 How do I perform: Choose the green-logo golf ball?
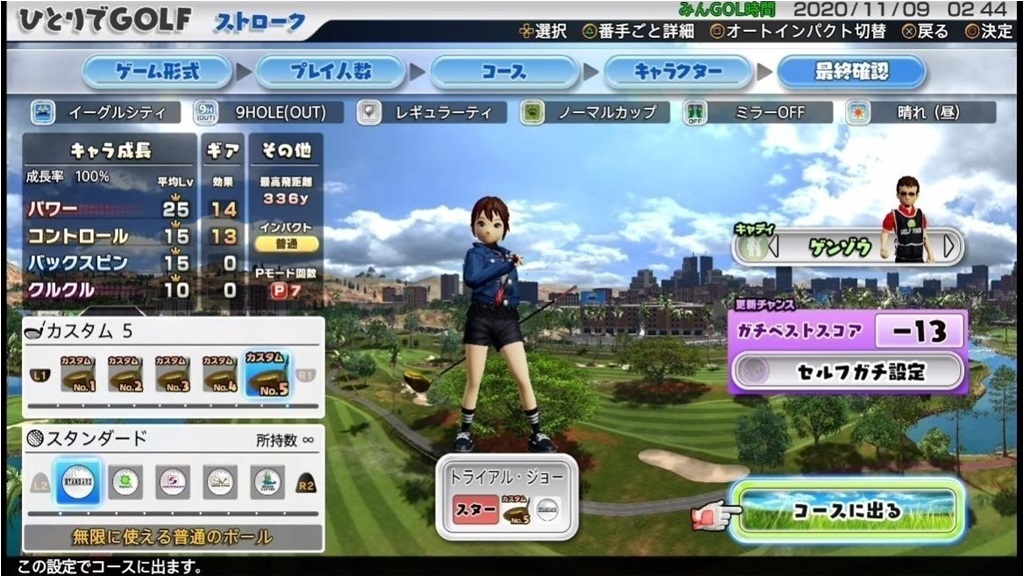point(125,481)
